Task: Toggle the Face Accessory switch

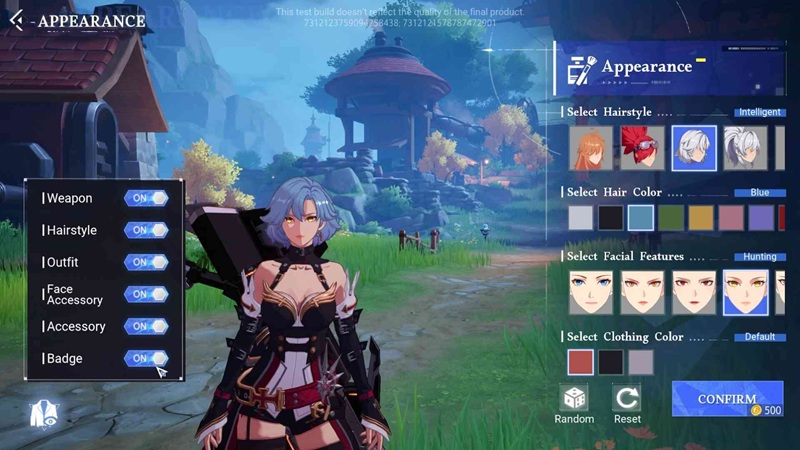Action: (x=146, y=294)
